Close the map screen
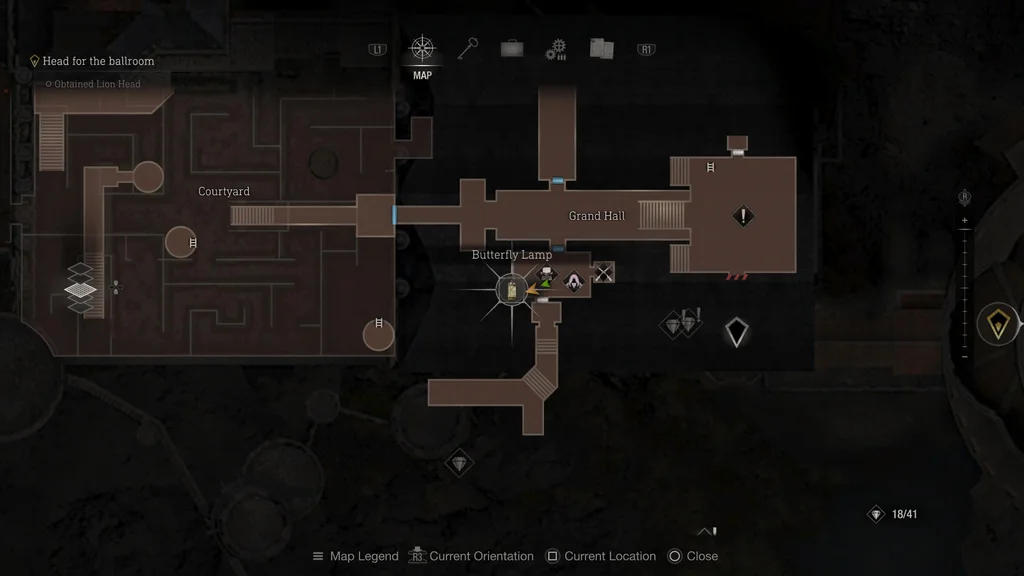Image resolution: width=1024 pixels, height=576 pixels. click(692, 556)
